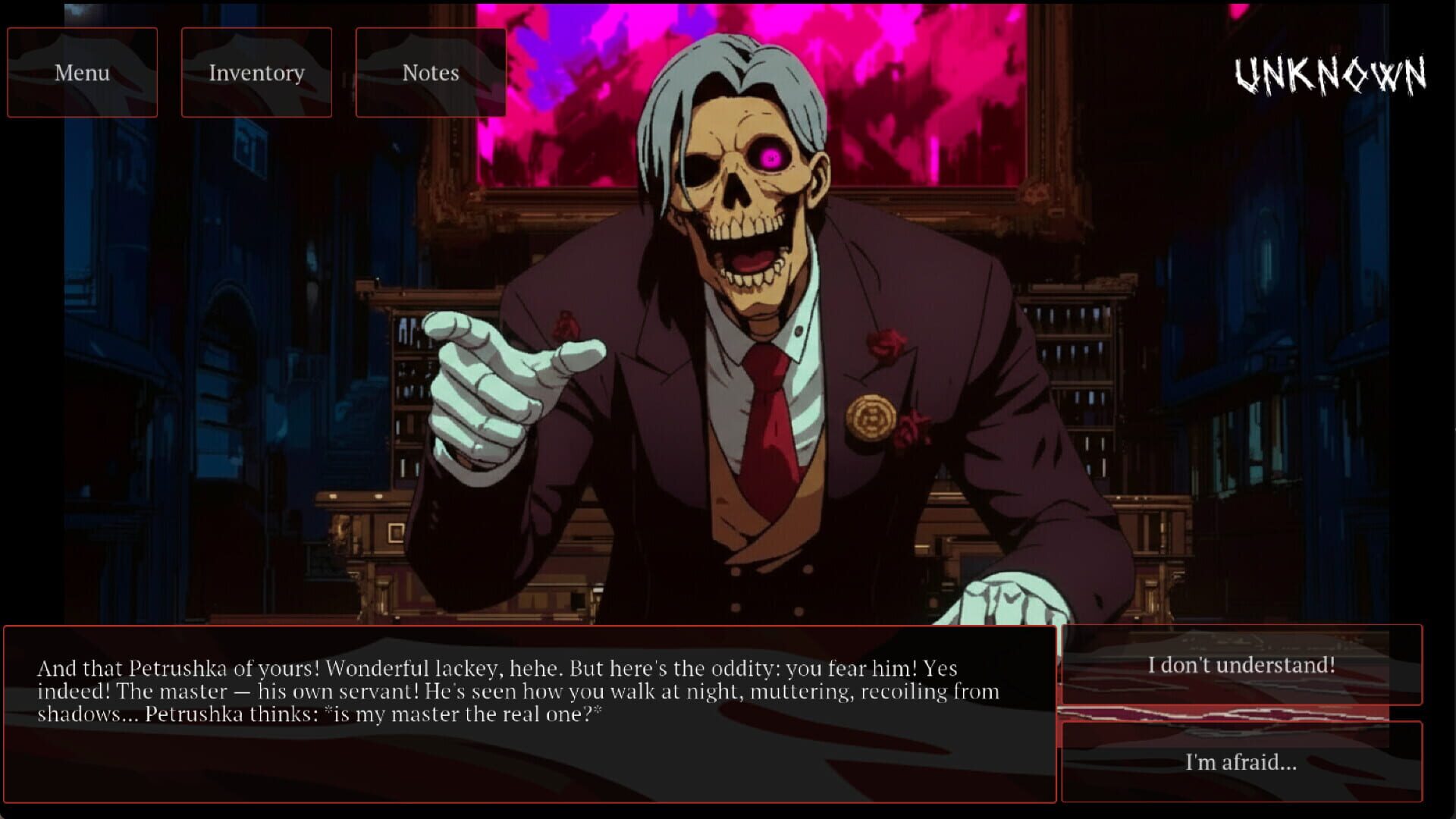View your Notes
Viewport: 1456px width, 819px height.
click(430, 72)
